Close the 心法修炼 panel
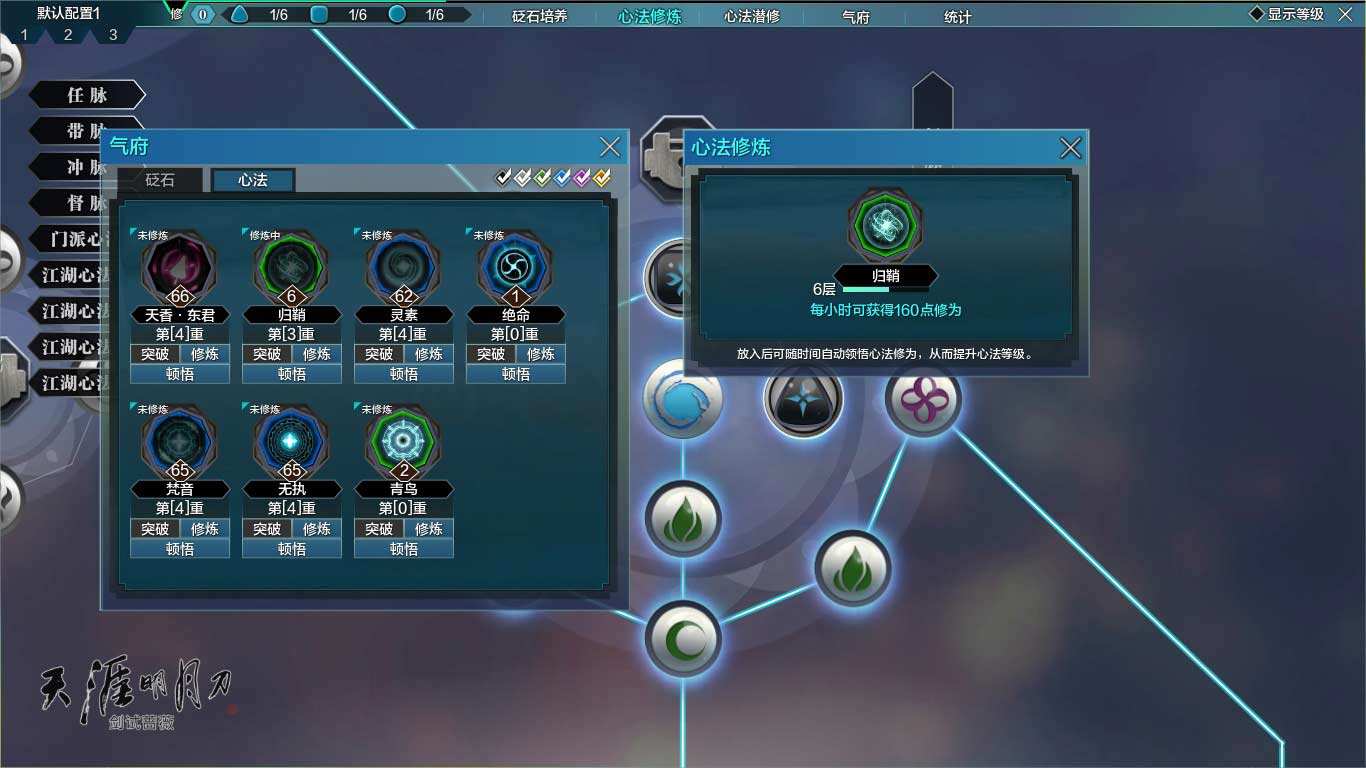Viewport: 1366px width, 768px height. coord(1070,148)
